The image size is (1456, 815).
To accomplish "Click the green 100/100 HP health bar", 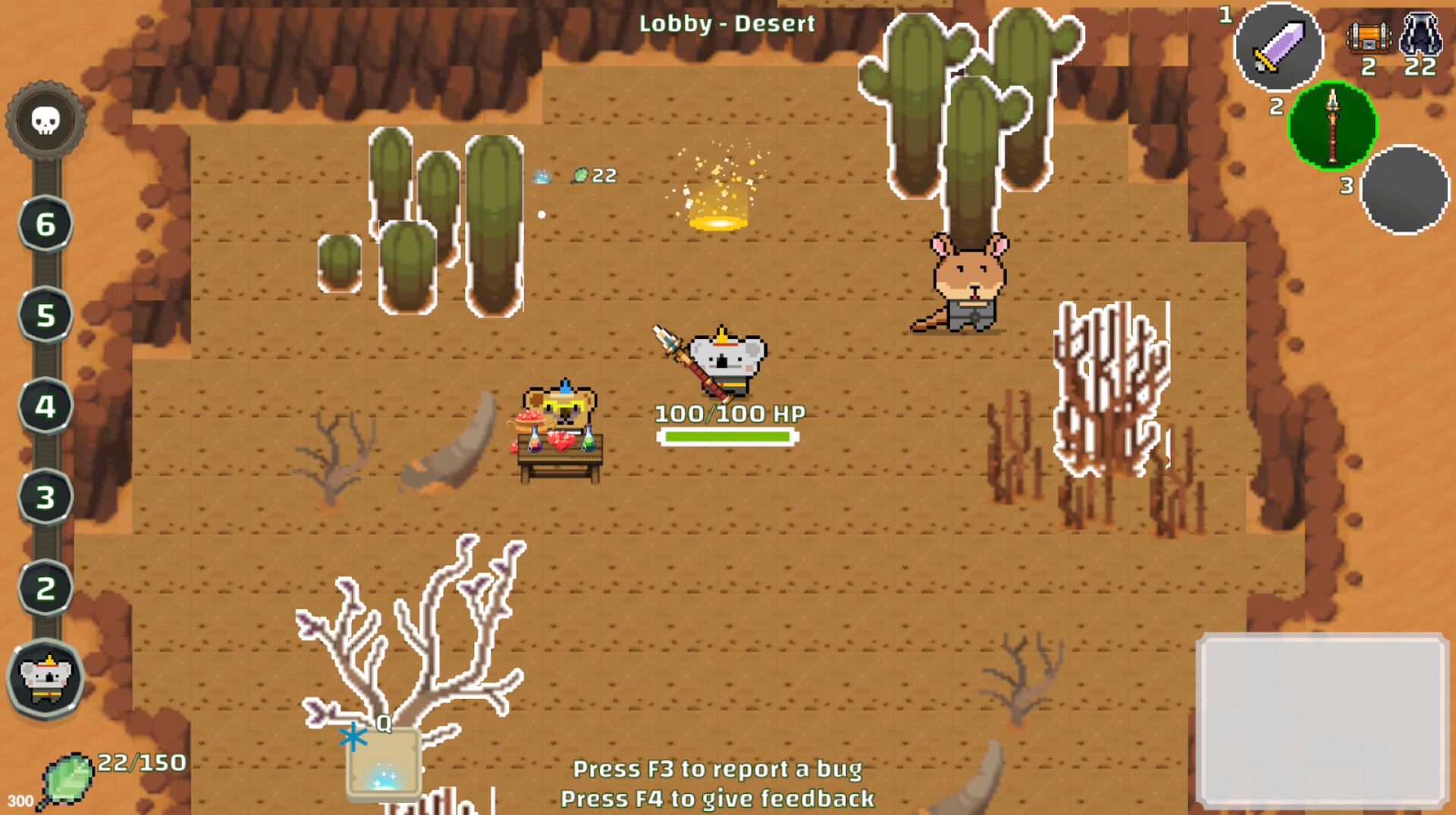I will pyautogui.click(x=728, y=437).
